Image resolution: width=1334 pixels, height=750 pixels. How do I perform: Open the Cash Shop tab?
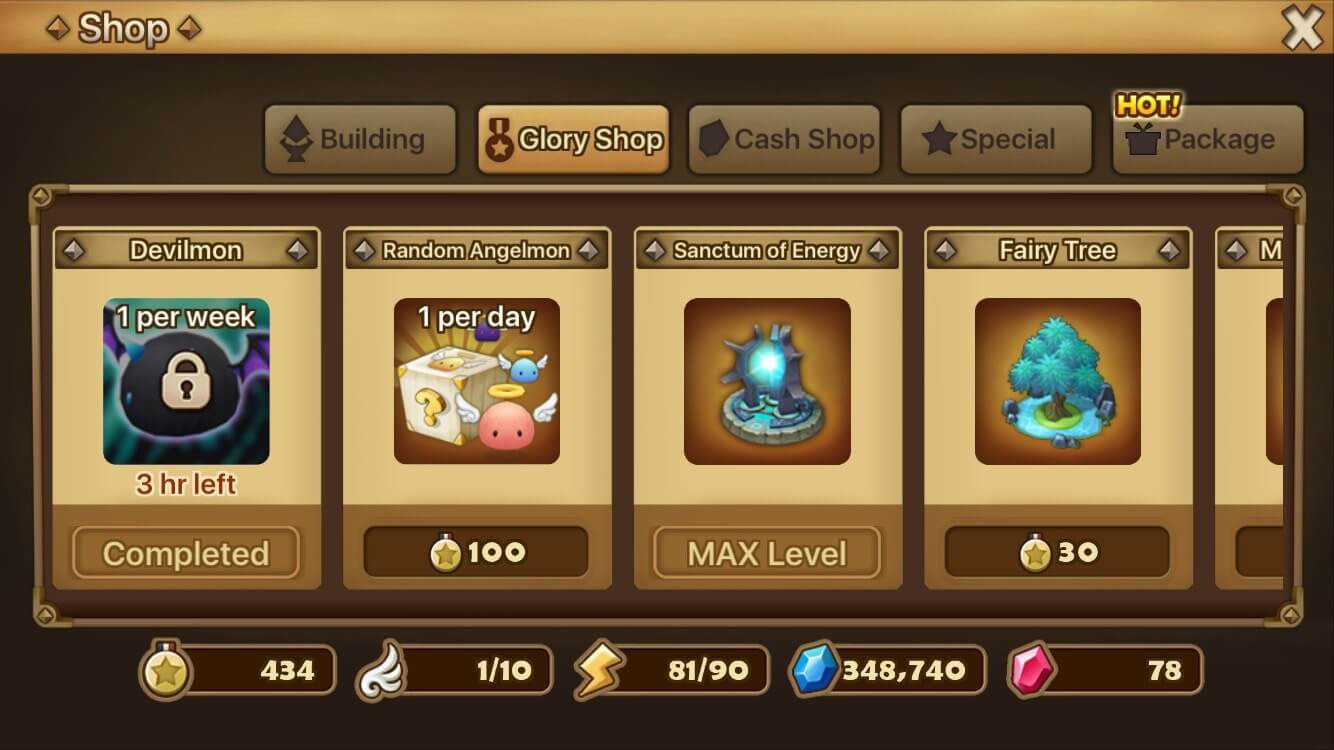[x=785, y=140]
